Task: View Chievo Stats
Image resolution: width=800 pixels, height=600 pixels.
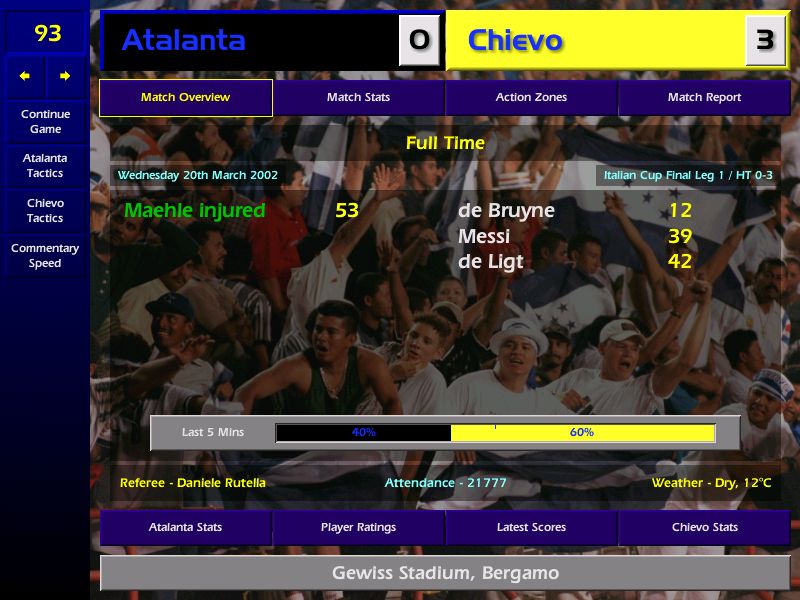Action: (704, 527)
